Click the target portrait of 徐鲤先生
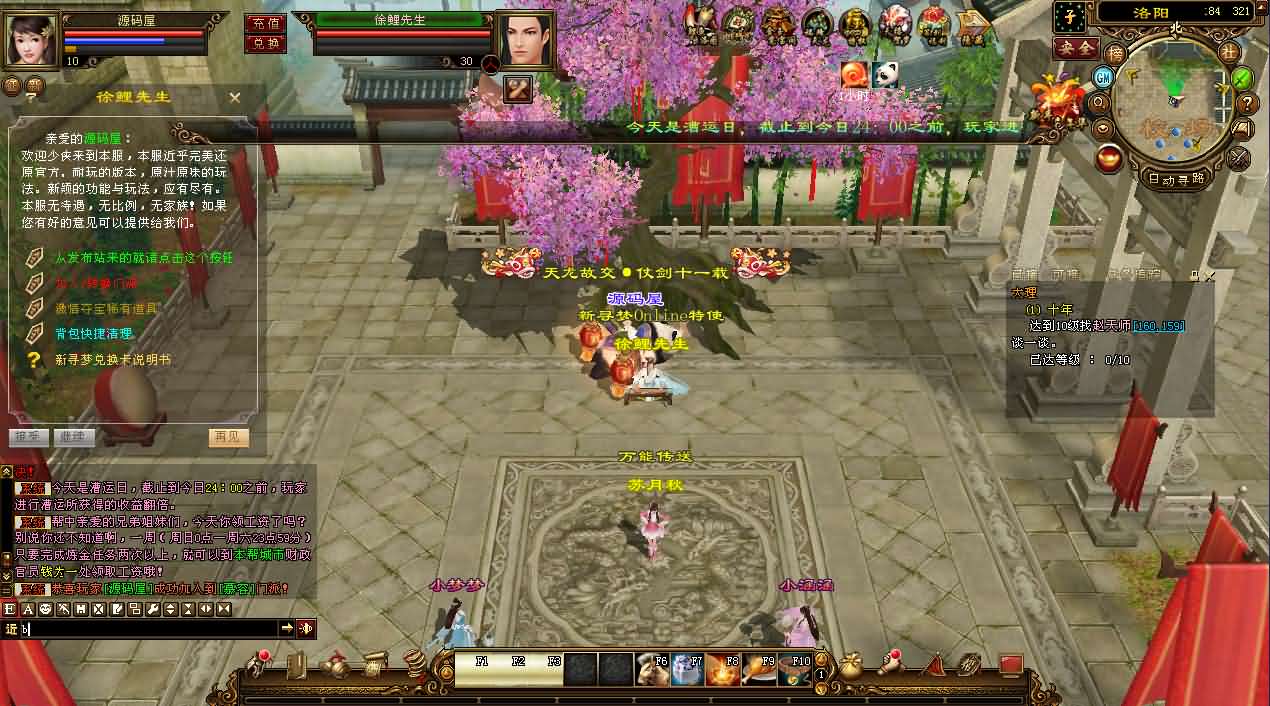 [525, 39]
